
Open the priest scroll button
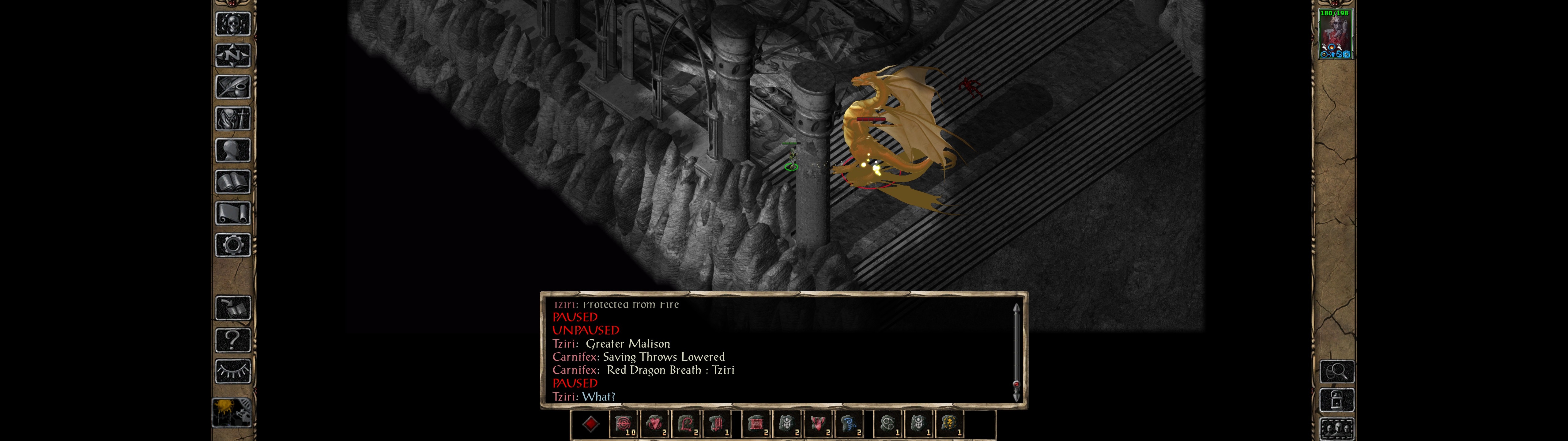click(x=233, y=214)
